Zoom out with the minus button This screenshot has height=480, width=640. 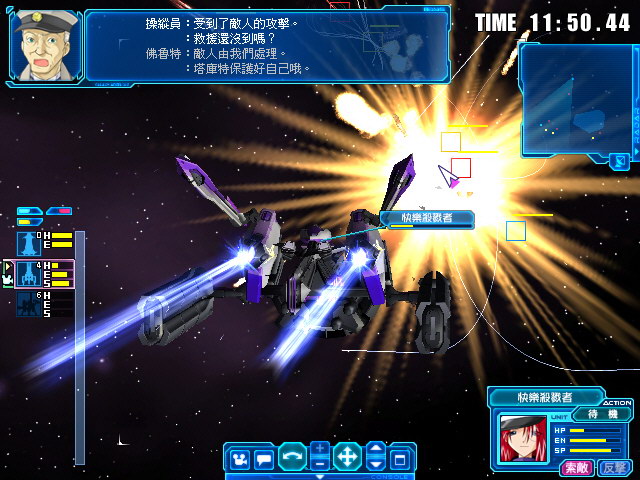pyautogui.click(x=319, y=465)
